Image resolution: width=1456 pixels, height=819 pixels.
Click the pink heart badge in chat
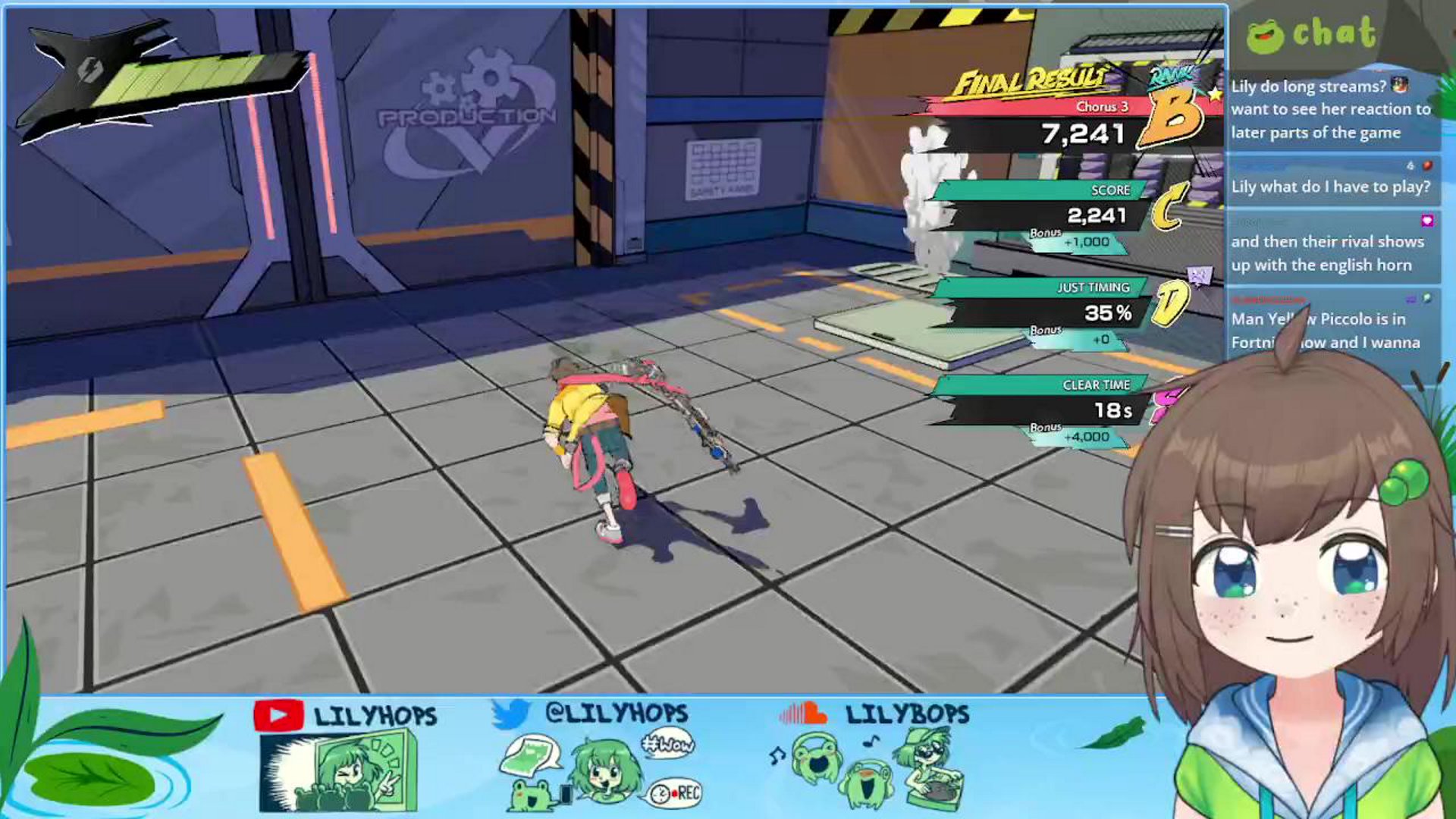point(1429,219)
